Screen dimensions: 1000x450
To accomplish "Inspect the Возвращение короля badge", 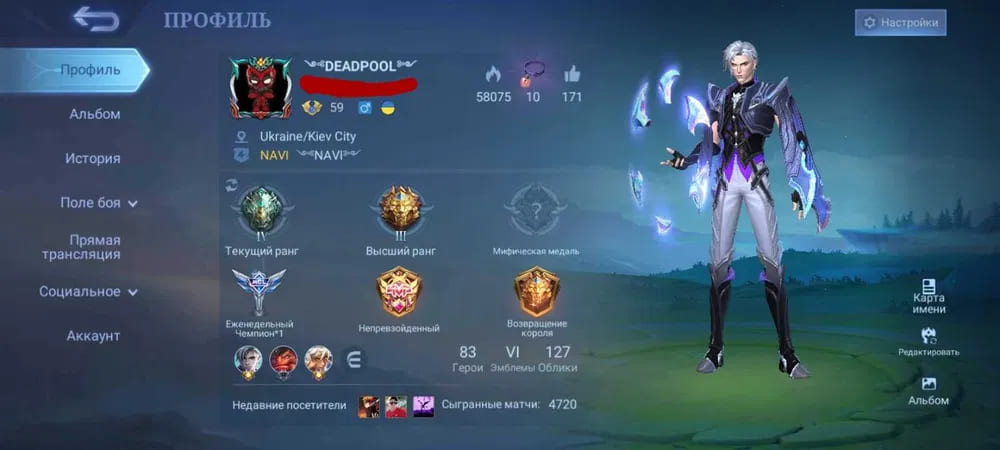I will point(536,294).
